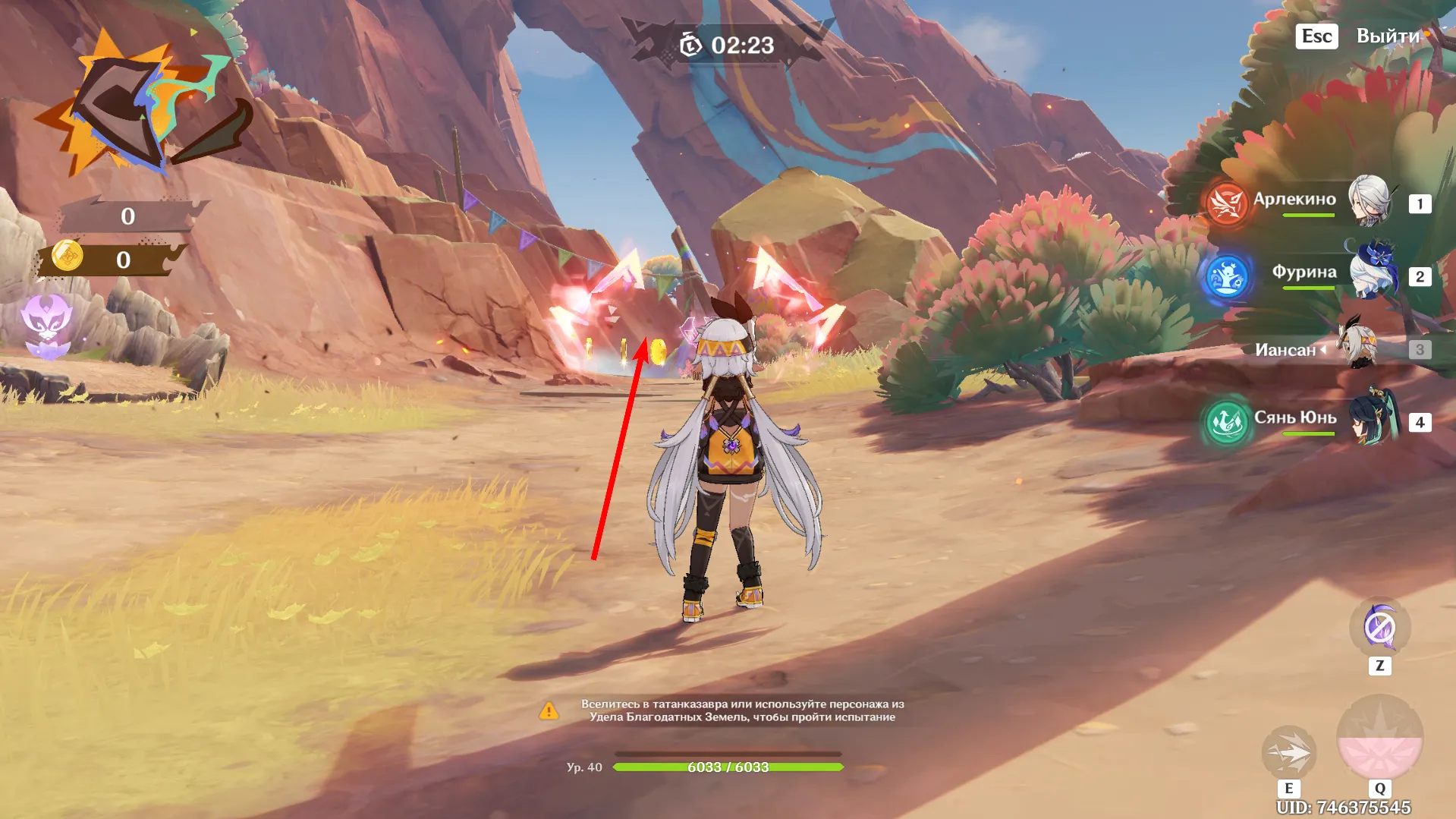This screenshot has height=819, width=1456.
Task: Click the green health bar showing 6033
Action: coord(728,767)
